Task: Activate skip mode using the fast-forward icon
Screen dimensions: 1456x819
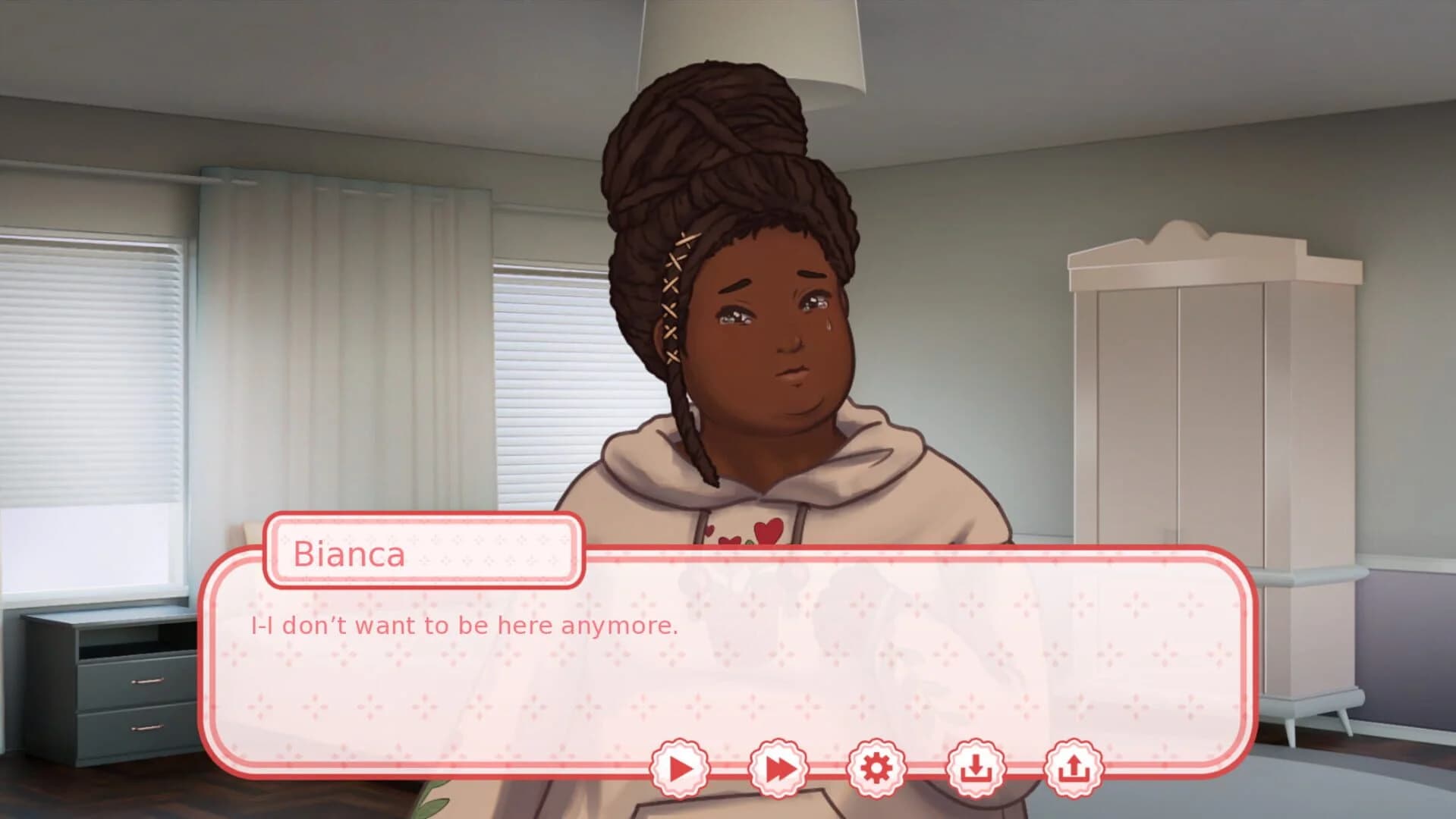Action: pos(779,767)
